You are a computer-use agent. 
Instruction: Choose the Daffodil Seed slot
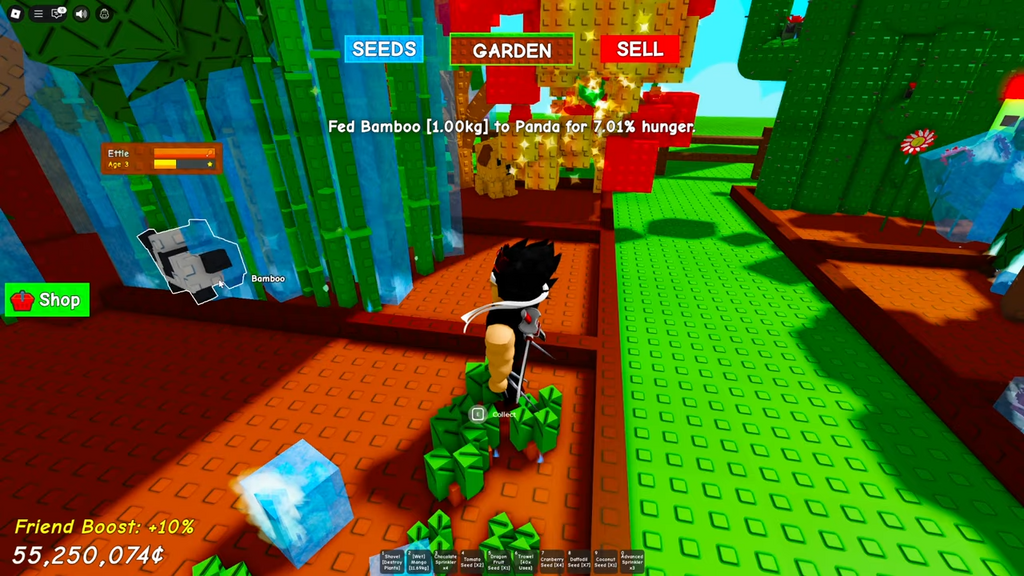click(579, 563)
